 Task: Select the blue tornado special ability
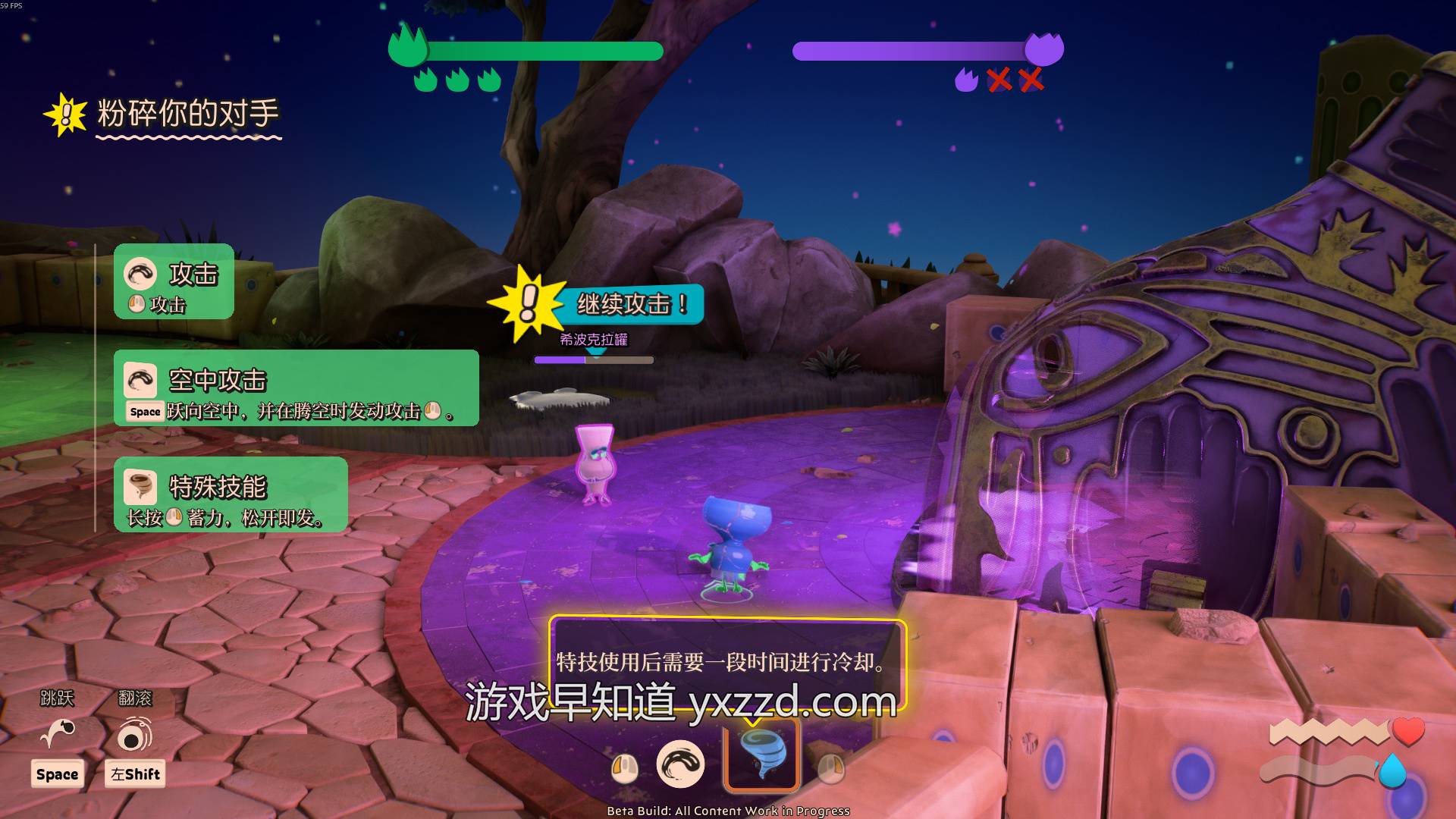pos(762,755)
